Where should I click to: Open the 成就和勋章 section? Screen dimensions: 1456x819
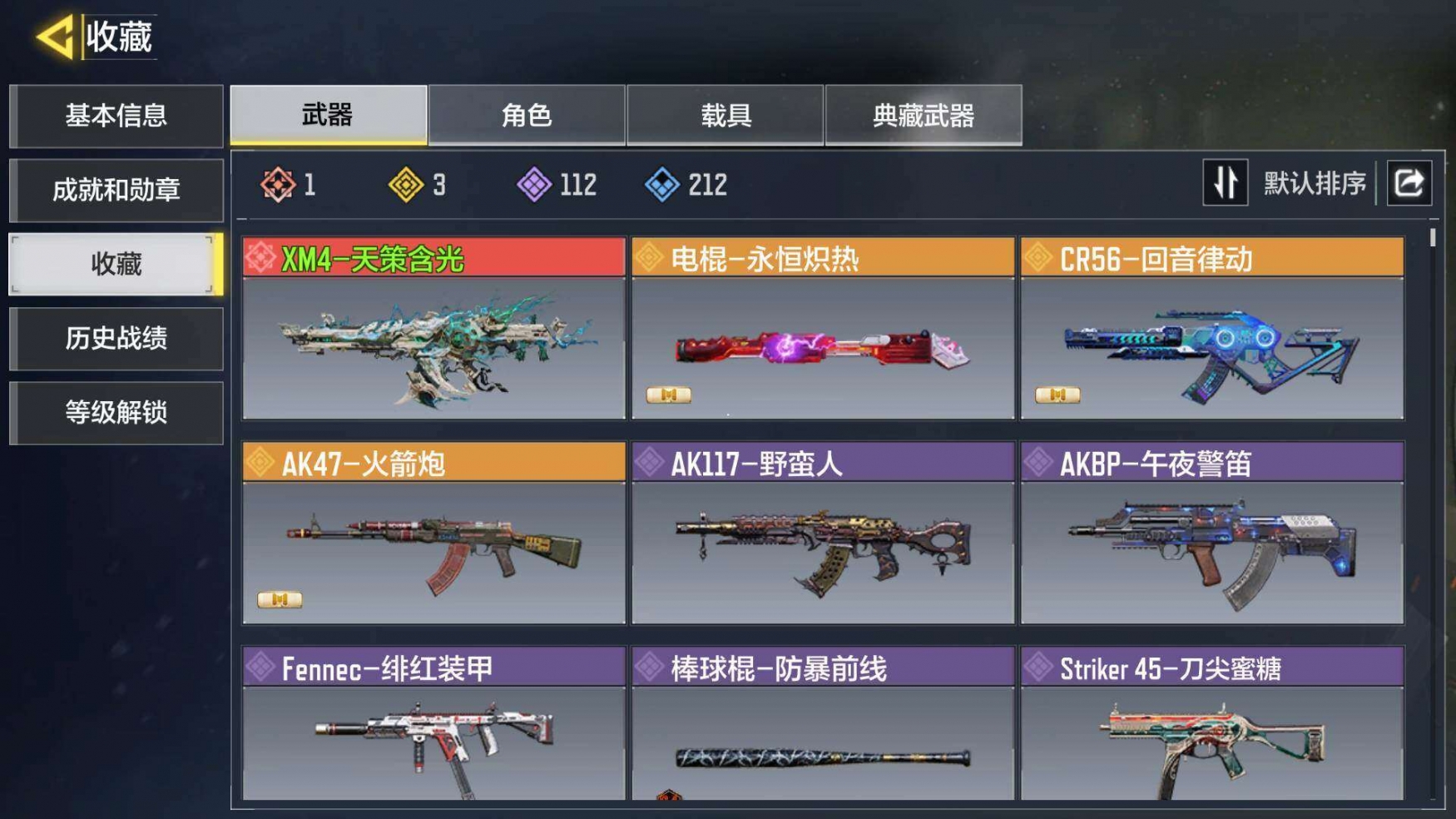[116, 190]
